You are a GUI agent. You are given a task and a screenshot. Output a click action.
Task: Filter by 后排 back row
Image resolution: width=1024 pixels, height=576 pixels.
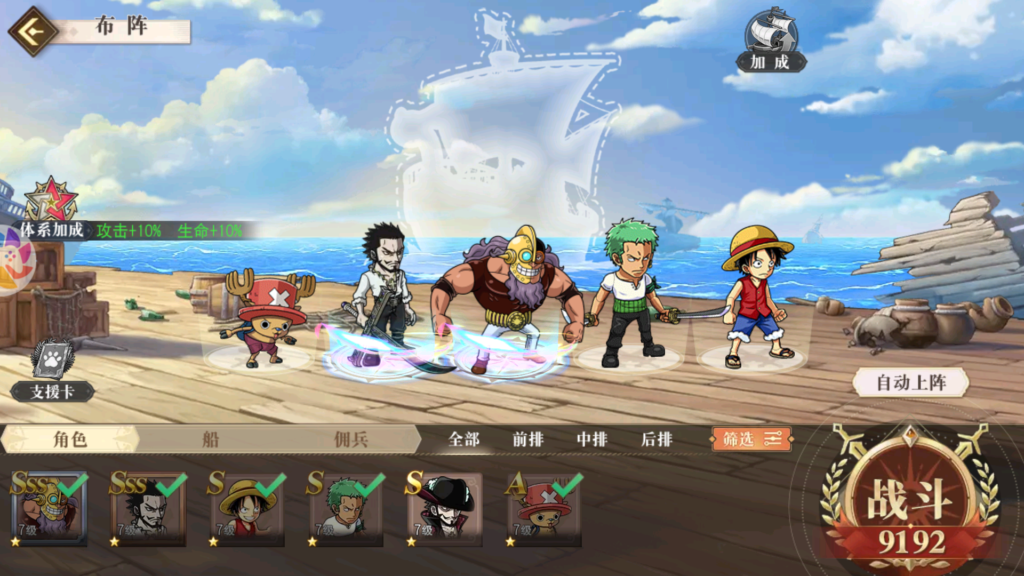[x=656, y=439]
